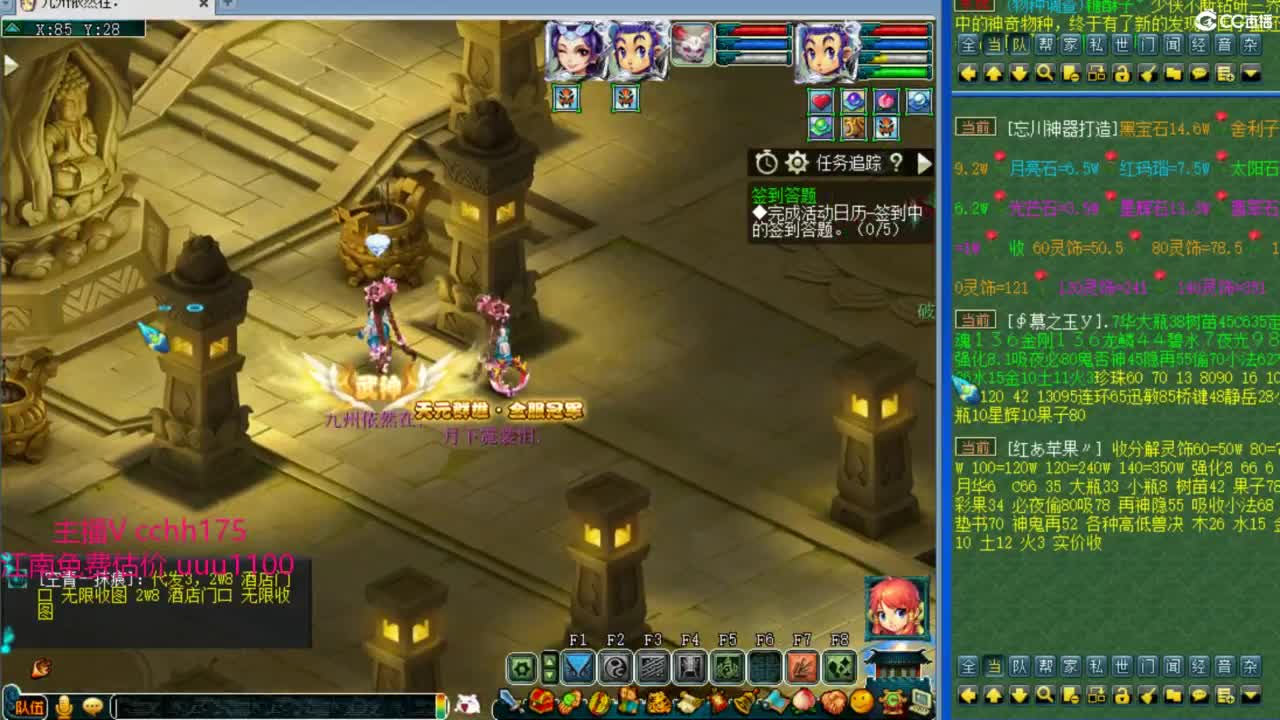The height and width of the screenshot is (720, 1280).
Task: Open the dropdown arrow at the chat panel's top corner
Action: (1249, 74)
